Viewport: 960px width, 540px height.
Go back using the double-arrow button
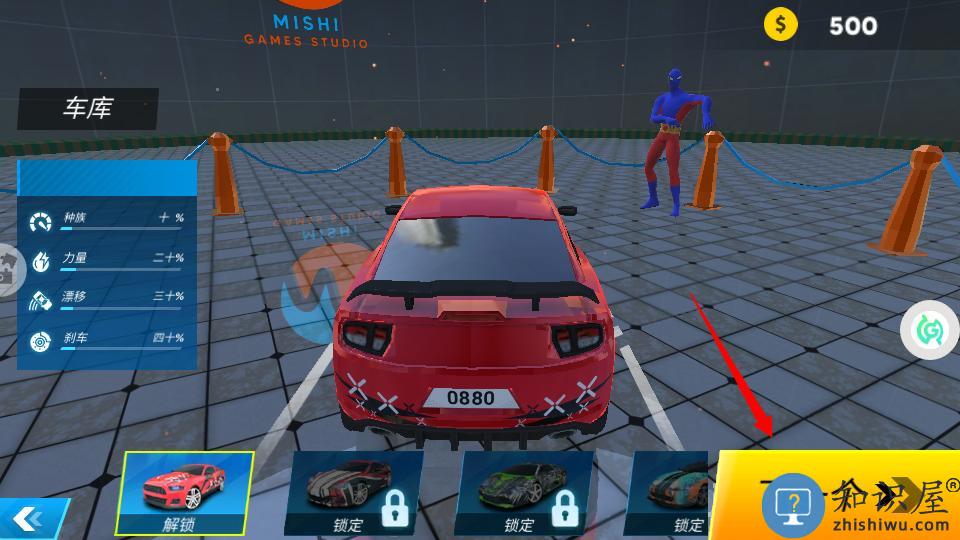(x=28, y=518)
